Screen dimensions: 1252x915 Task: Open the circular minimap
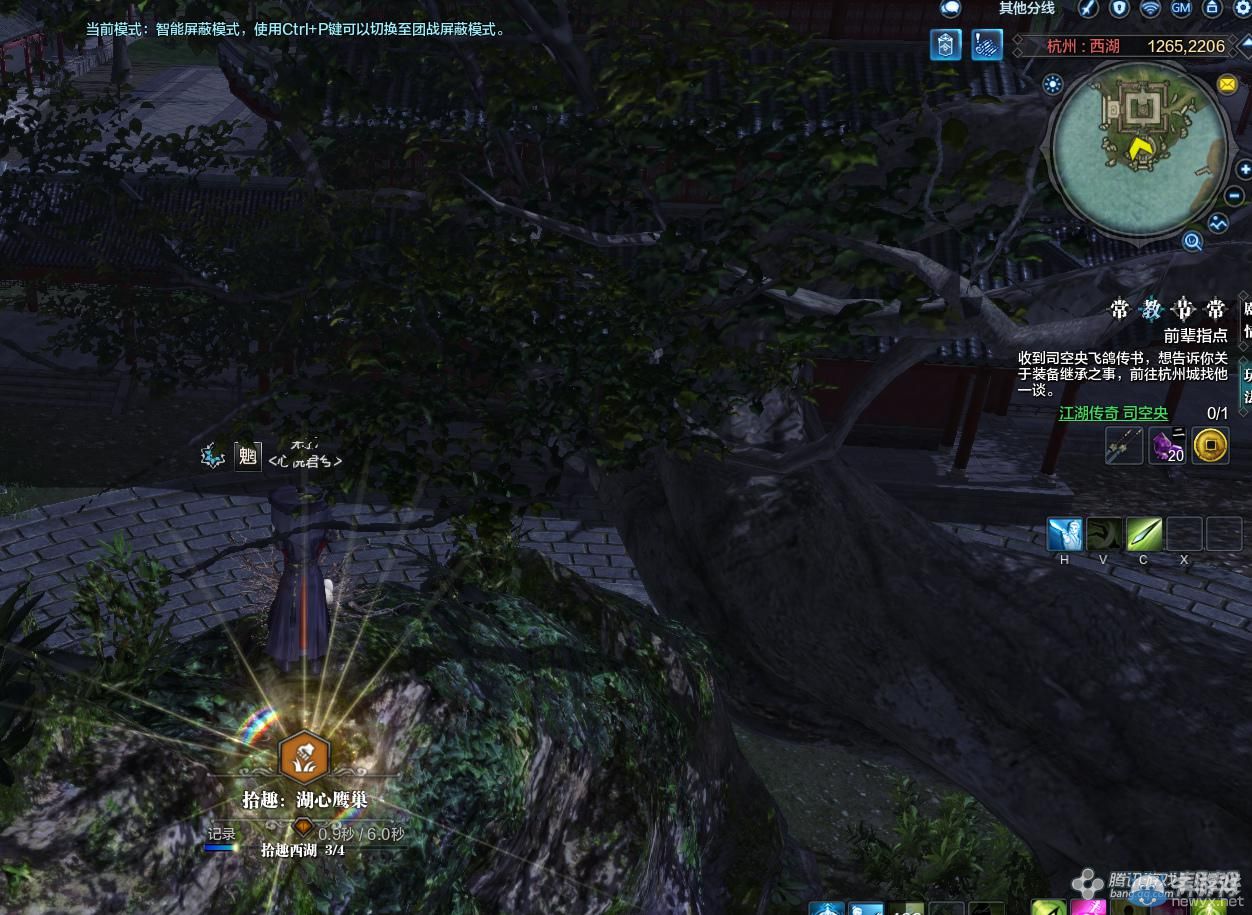[1141, 149]
